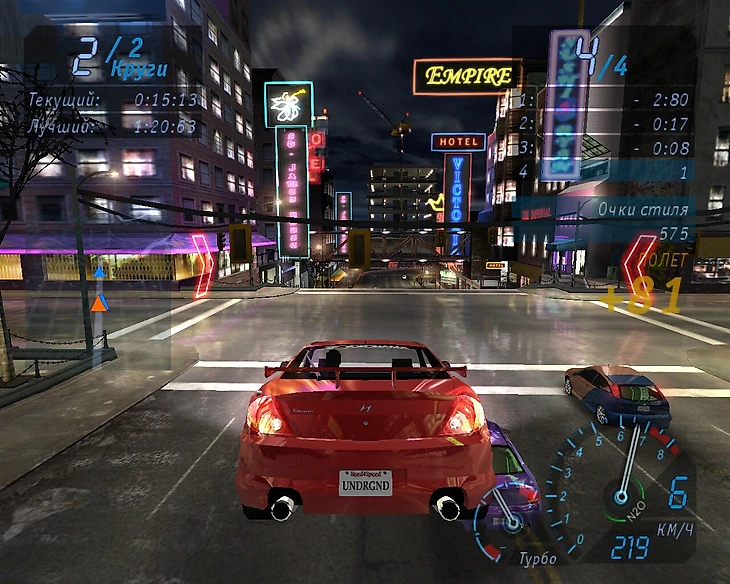Select the highlighted fourth-place leaderboard row
The width and height of the screenshot is (730, 584).
602,172
